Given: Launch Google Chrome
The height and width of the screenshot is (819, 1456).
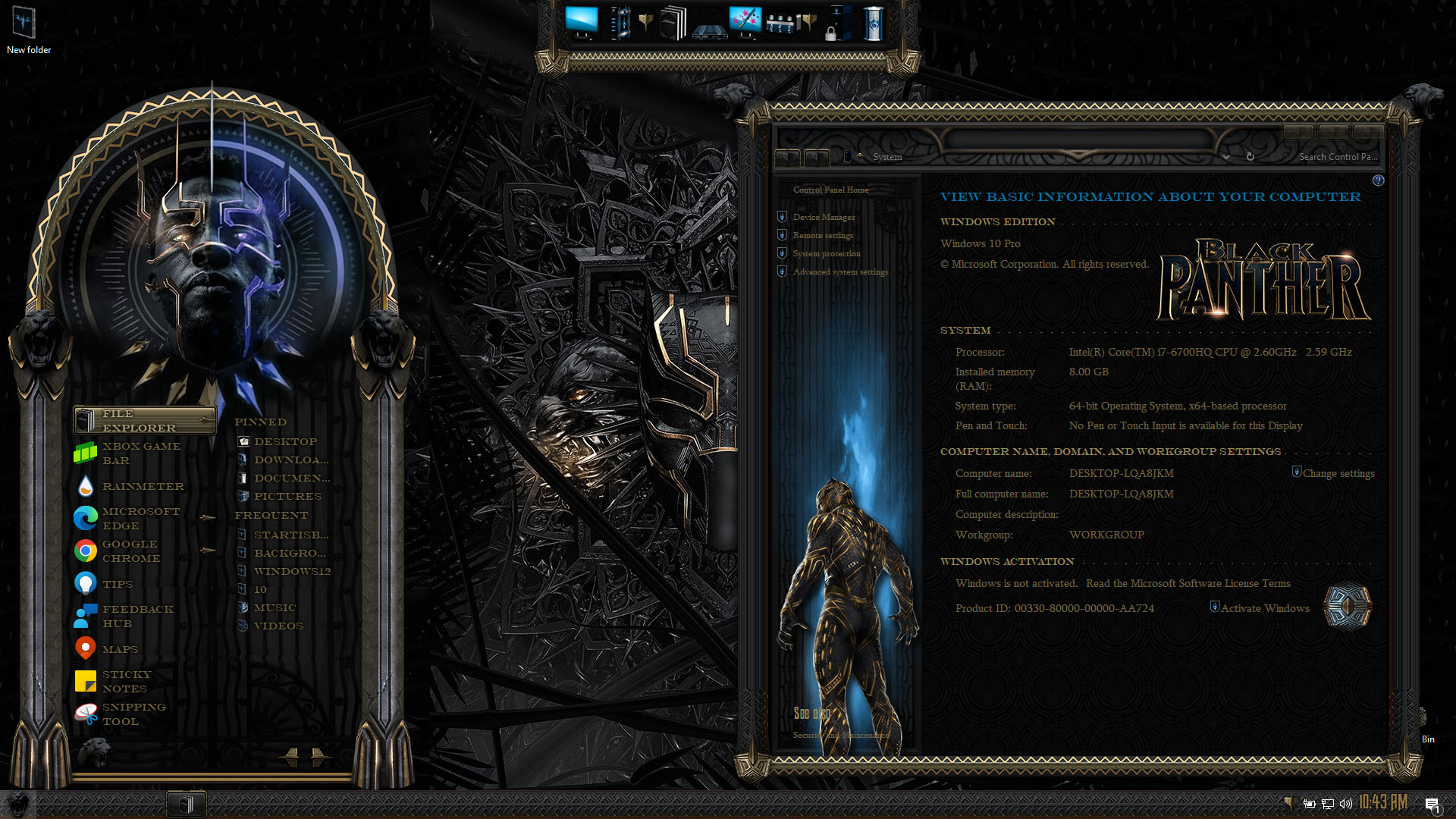Looking at the screenshot, I should click(131, 551).
